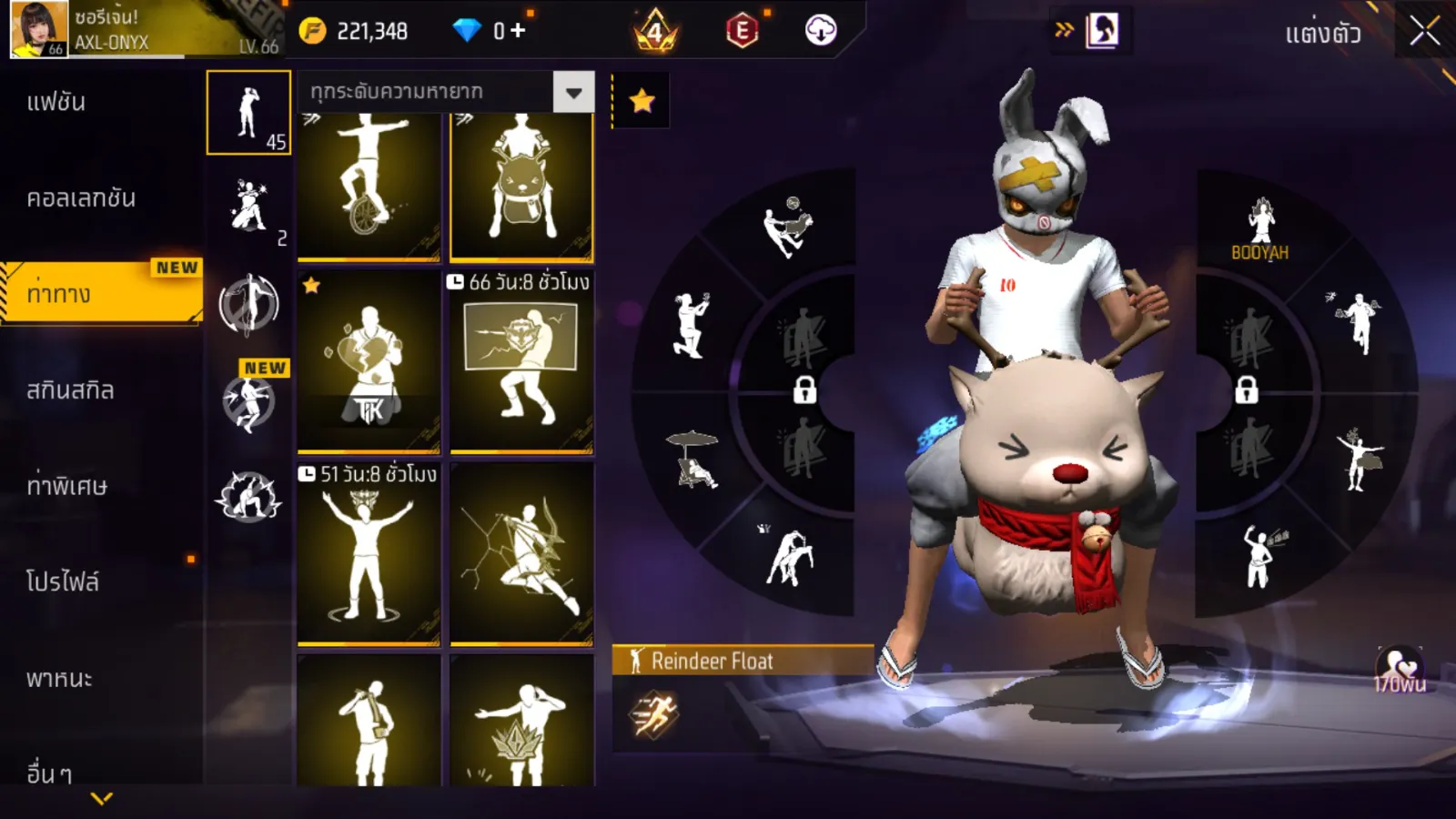Choose the Reindeer Float emote tile
The height and width of the screenshot is (819, 1456).
click(521, 187)
